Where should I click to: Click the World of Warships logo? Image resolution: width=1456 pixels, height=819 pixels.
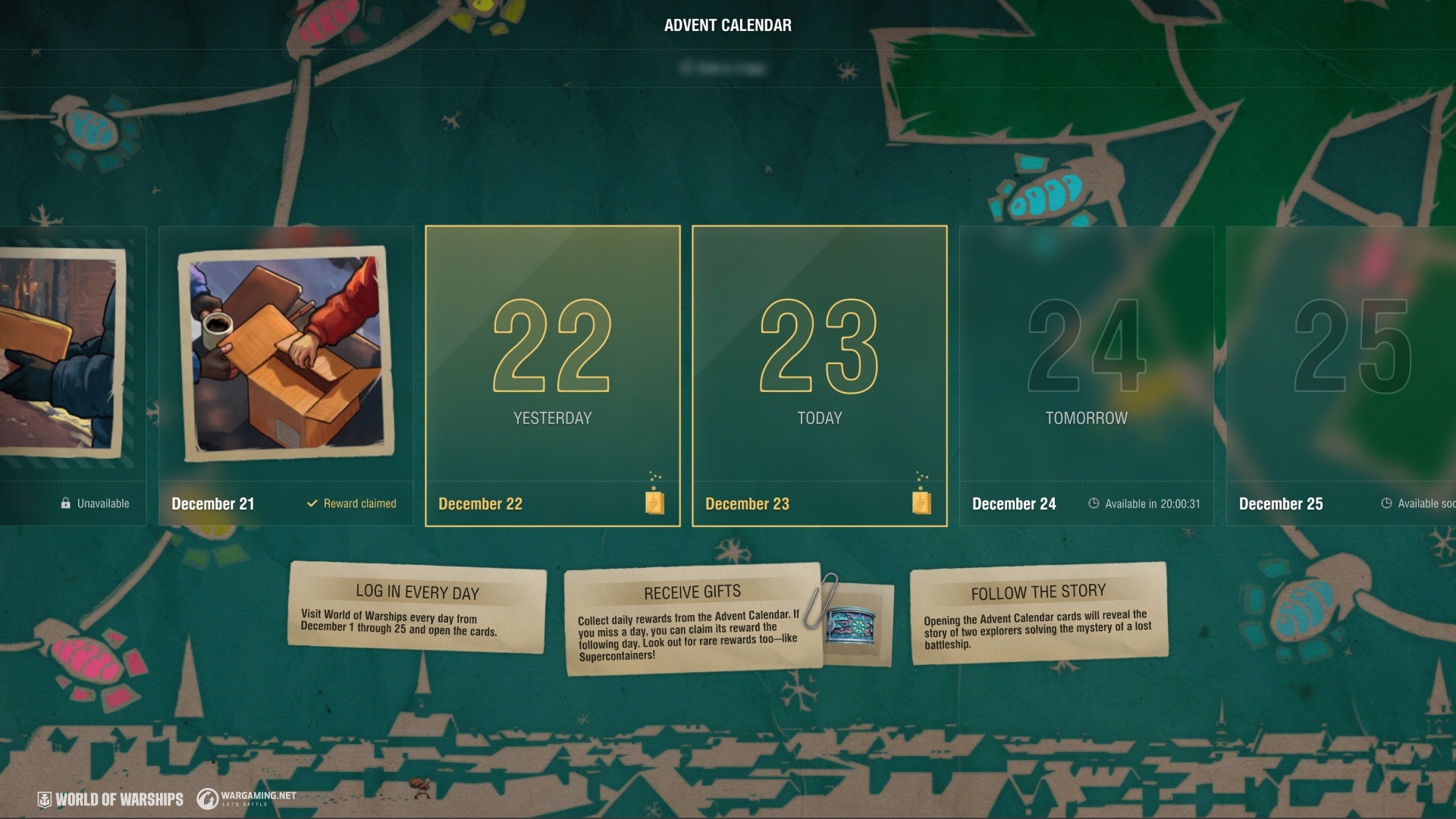pos(111,799)
